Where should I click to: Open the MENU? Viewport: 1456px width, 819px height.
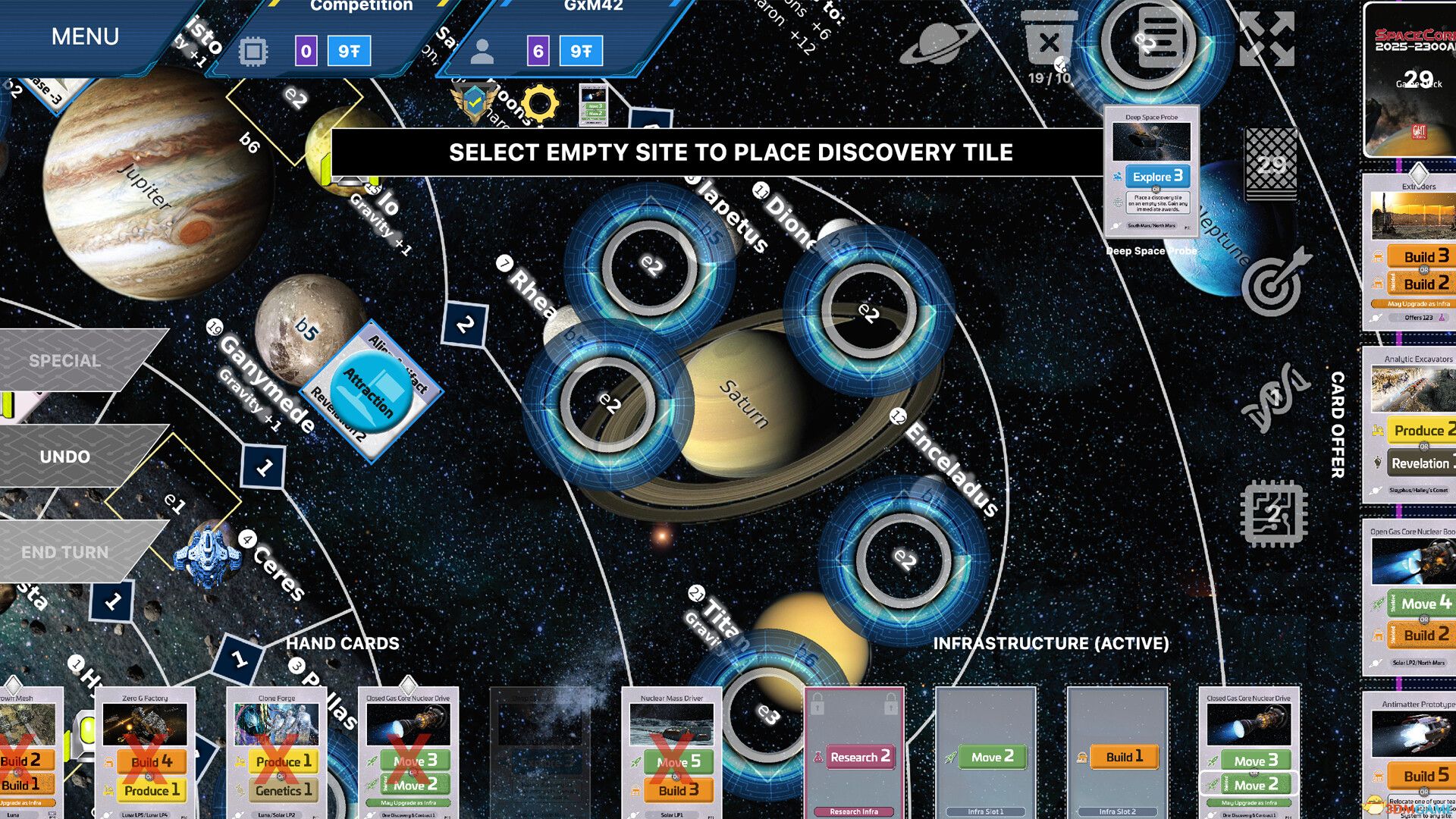(x=83, y=36)
